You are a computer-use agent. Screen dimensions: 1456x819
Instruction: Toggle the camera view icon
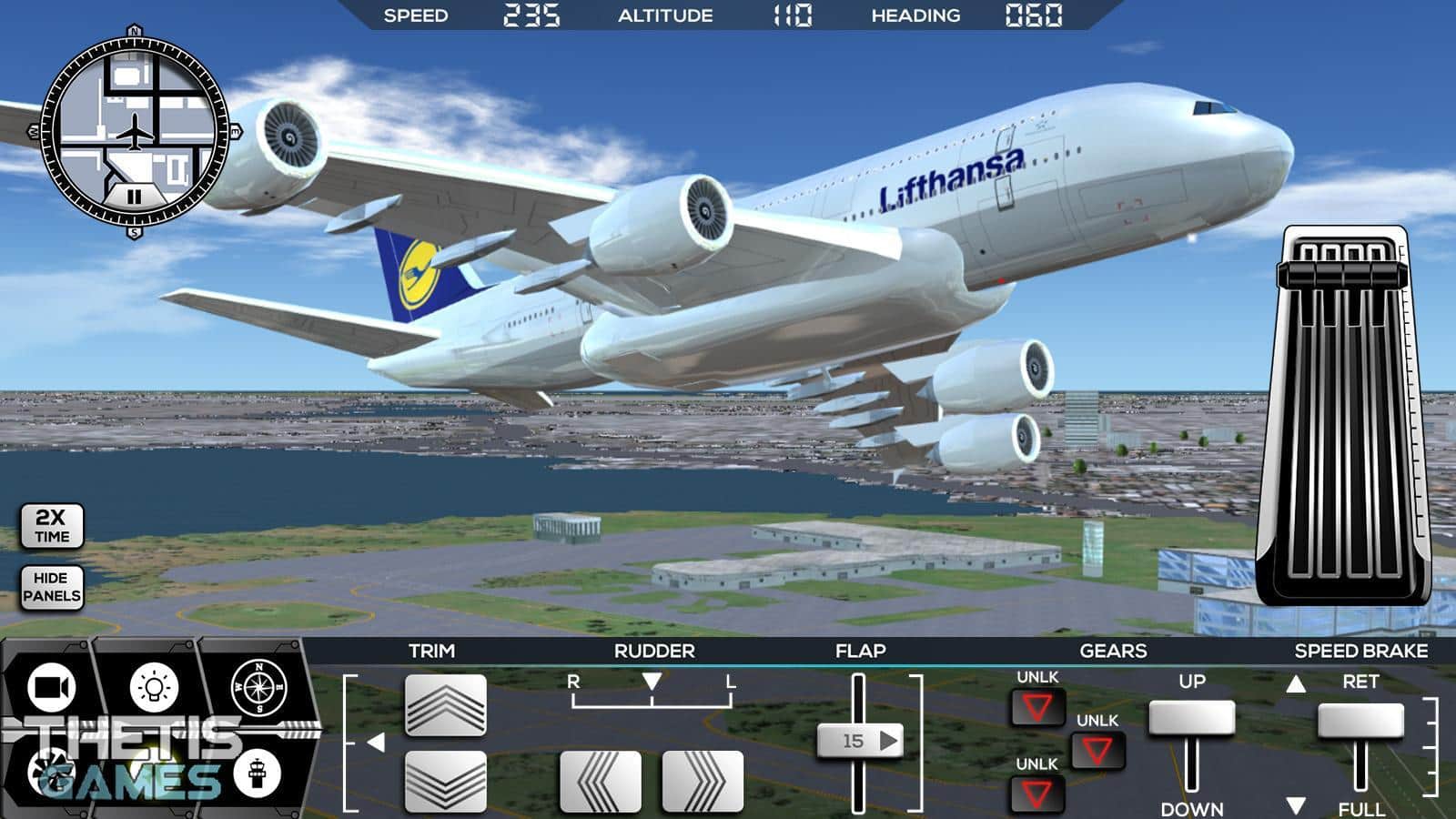53,688
